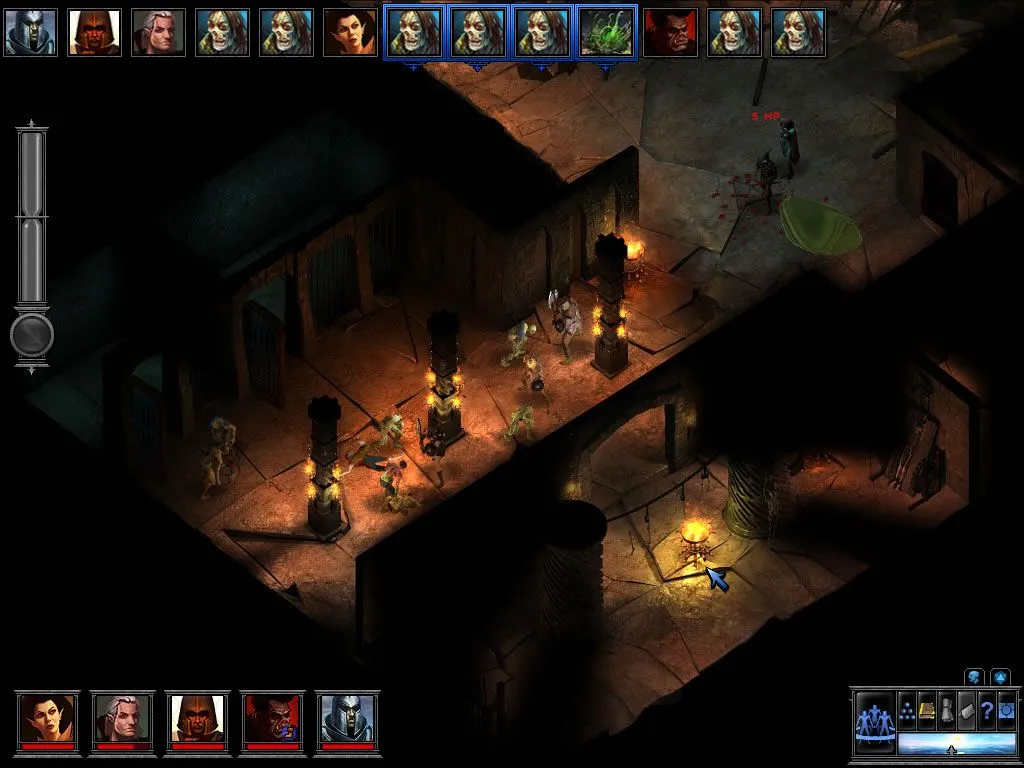Viewport: 1024px width, 768px height.
Task: Open the formation menu with the dots pyramid
Action: 908,708
